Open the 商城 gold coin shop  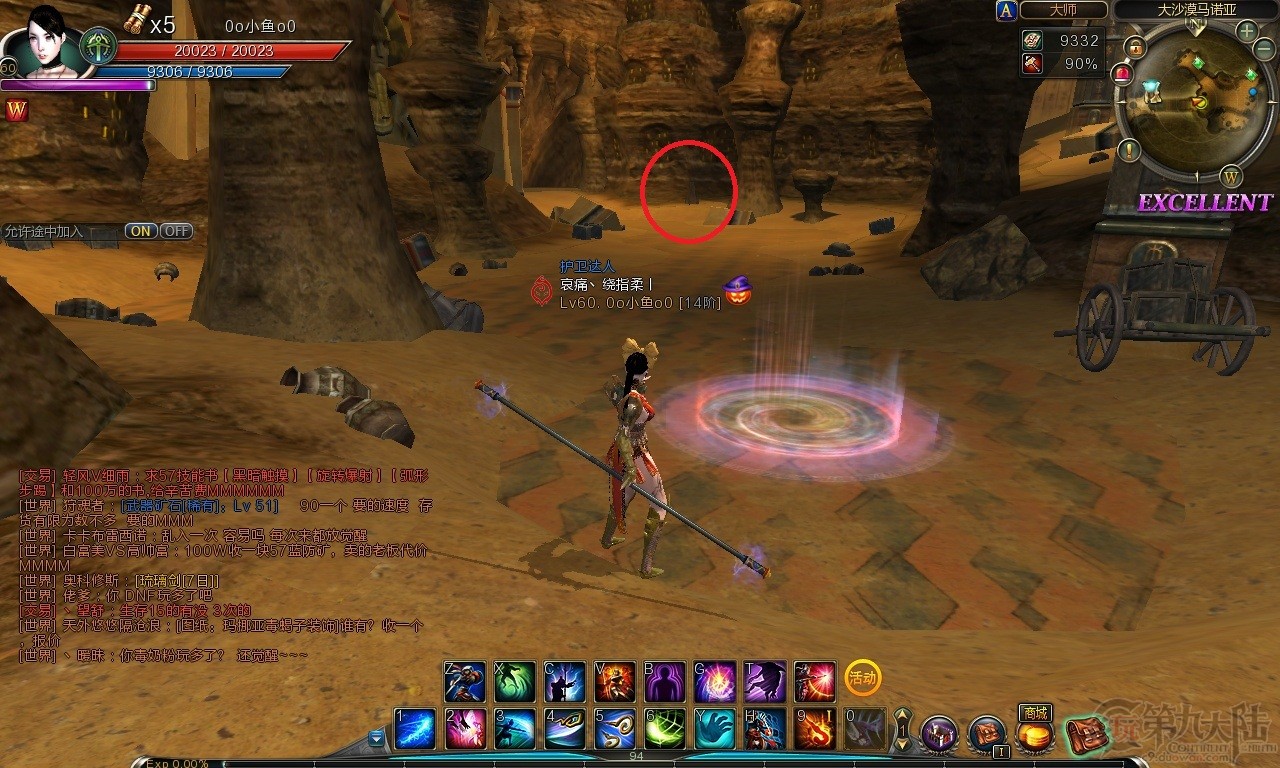tap(1034, 736)
